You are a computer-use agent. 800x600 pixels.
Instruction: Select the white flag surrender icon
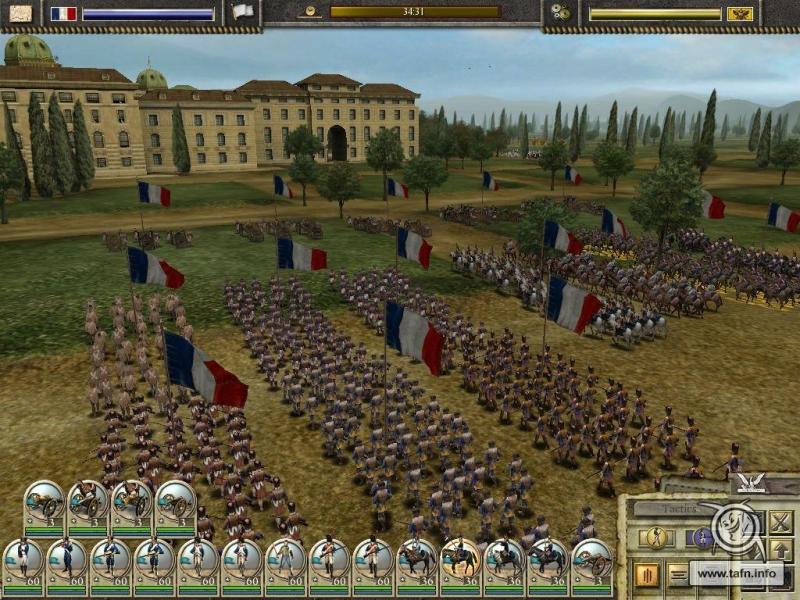click(243, 12)
